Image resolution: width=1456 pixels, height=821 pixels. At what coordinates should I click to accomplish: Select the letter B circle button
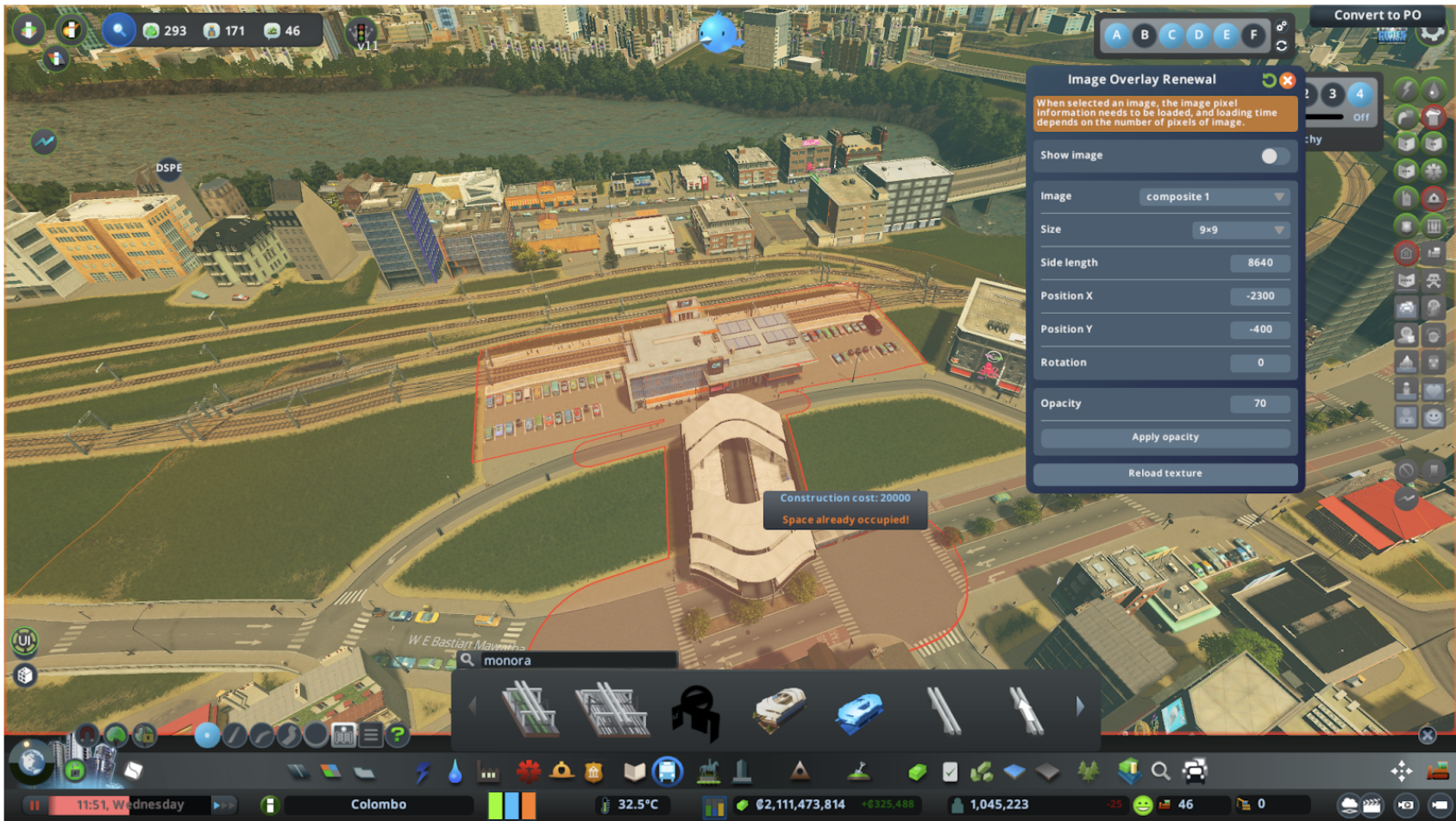coord(1145,35)
